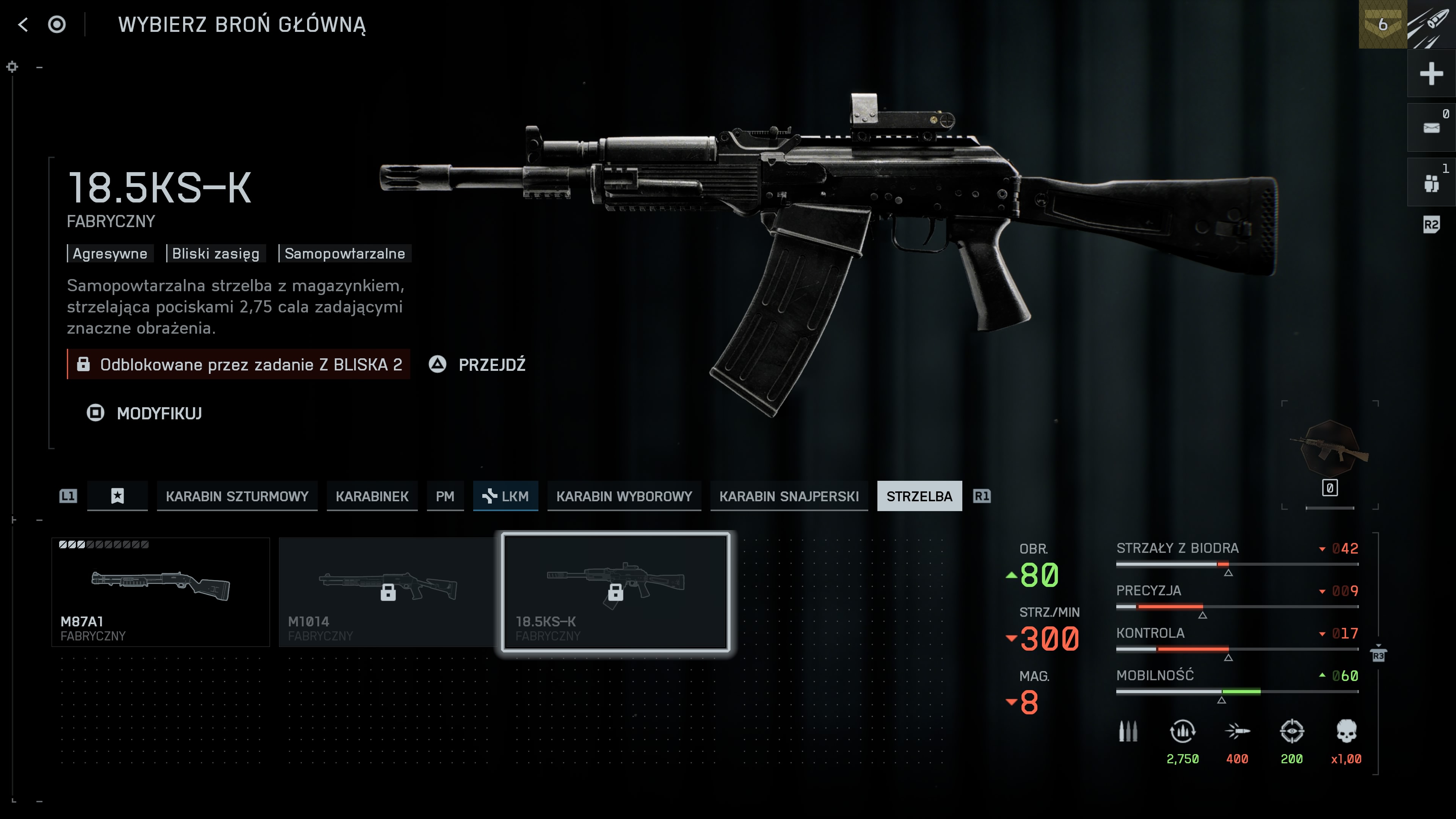The width and height of the screenshot is (1456, 819).
Task: Open the squad members icon
Action: tap(1431, 182)
